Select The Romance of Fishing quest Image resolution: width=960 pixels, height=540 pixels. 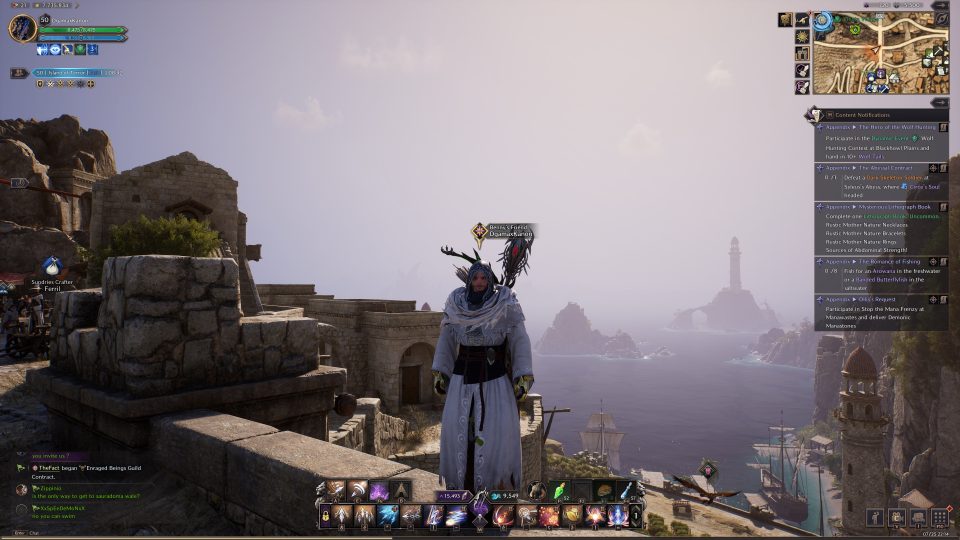pyautogui.click(x=872, y=260)
